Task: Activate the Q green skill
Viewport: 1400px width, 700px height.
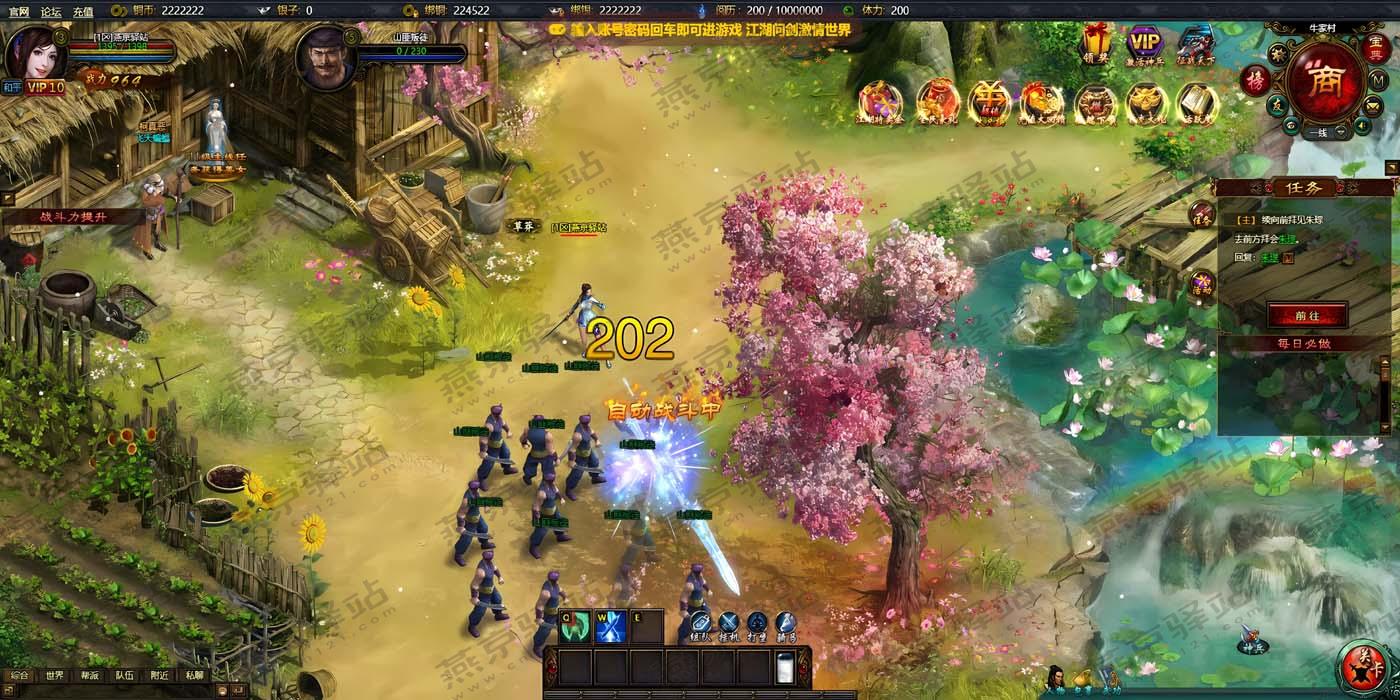Action: pos(573,625)
